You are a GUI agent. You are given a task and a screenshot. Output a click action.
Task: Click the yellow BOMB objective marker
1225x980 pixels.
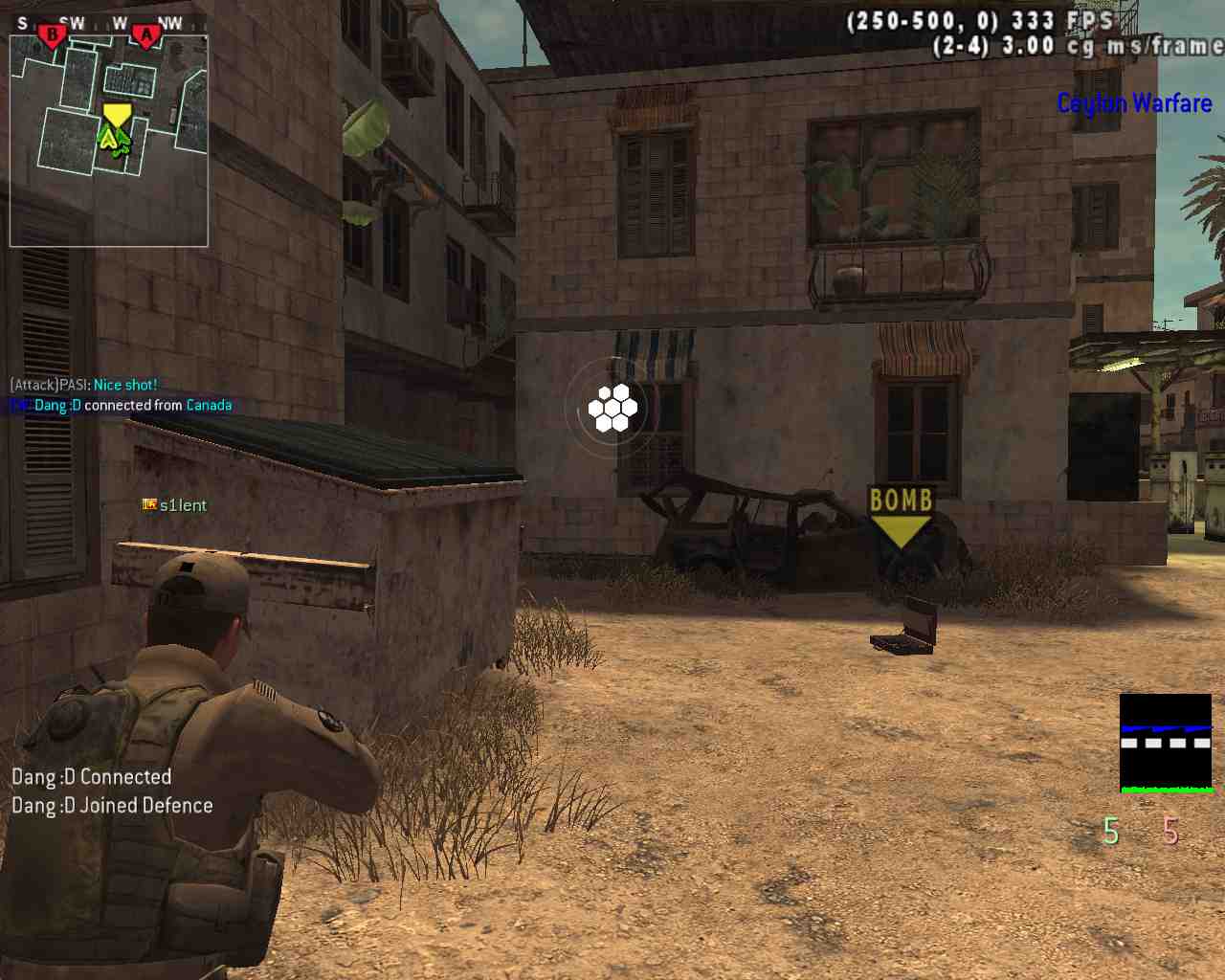point(900,517)
